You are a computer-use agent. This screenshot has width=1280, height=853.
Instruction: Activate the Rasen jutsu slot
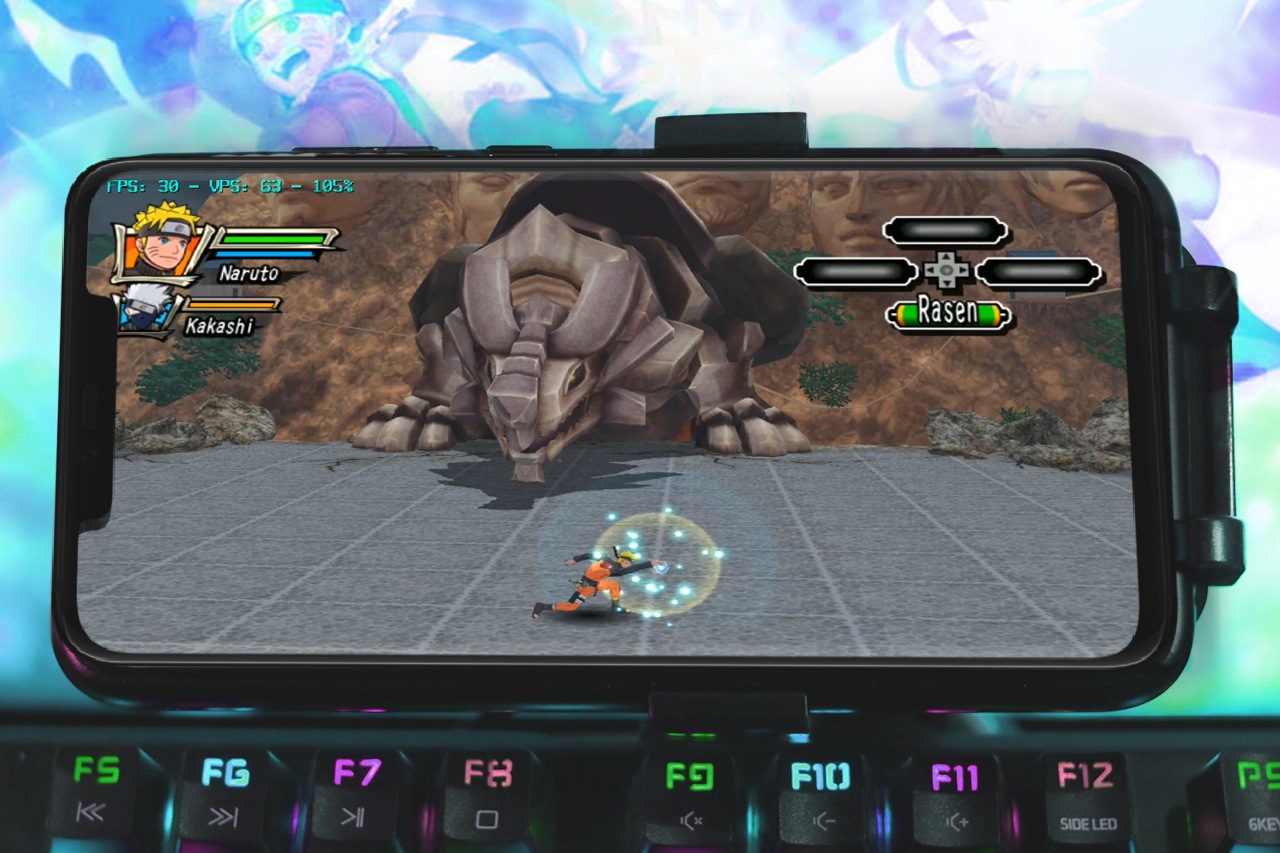coord(947,314)
